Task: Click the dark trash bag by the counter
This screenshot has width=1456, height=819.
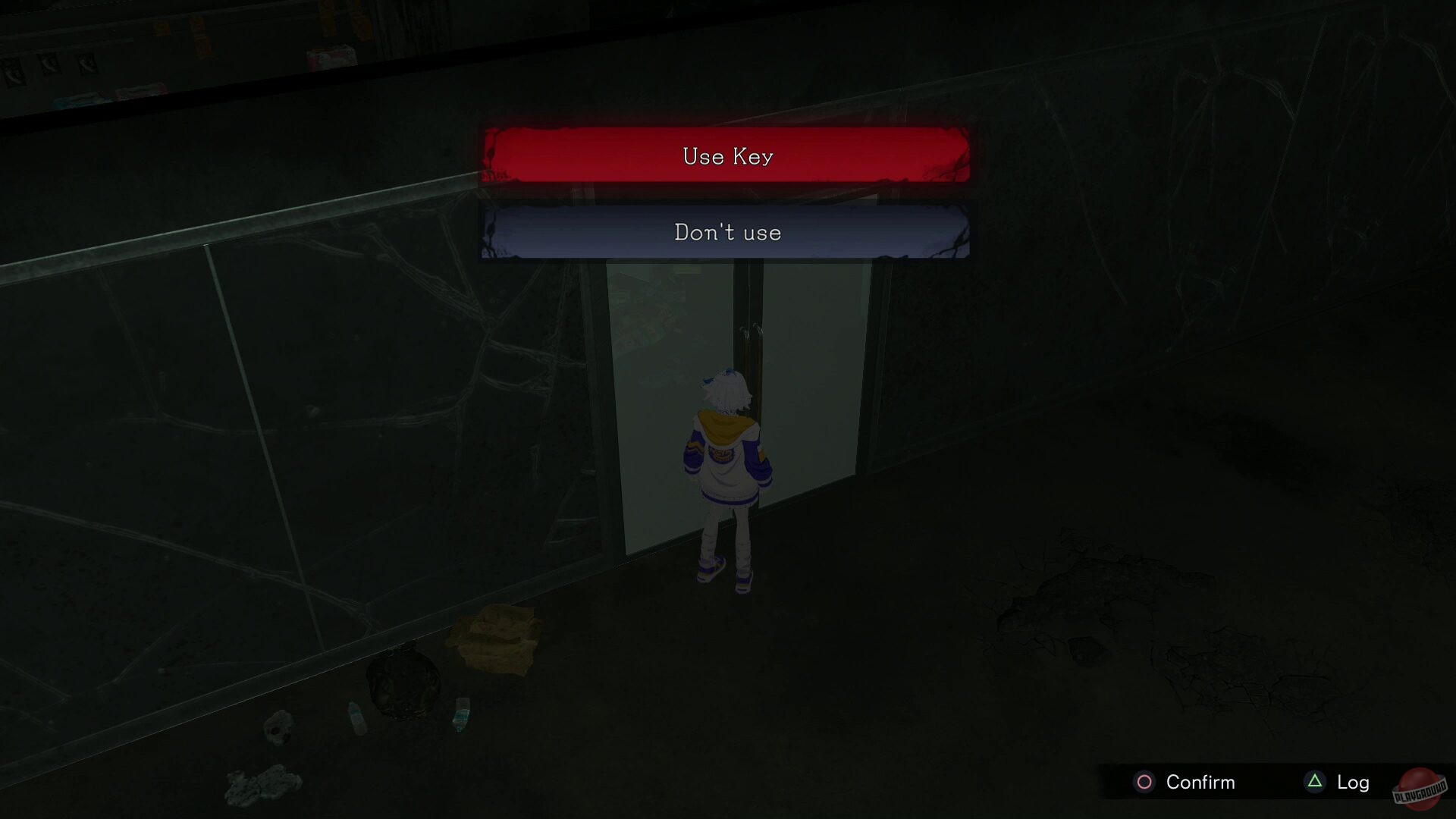Action: point(402,679)
